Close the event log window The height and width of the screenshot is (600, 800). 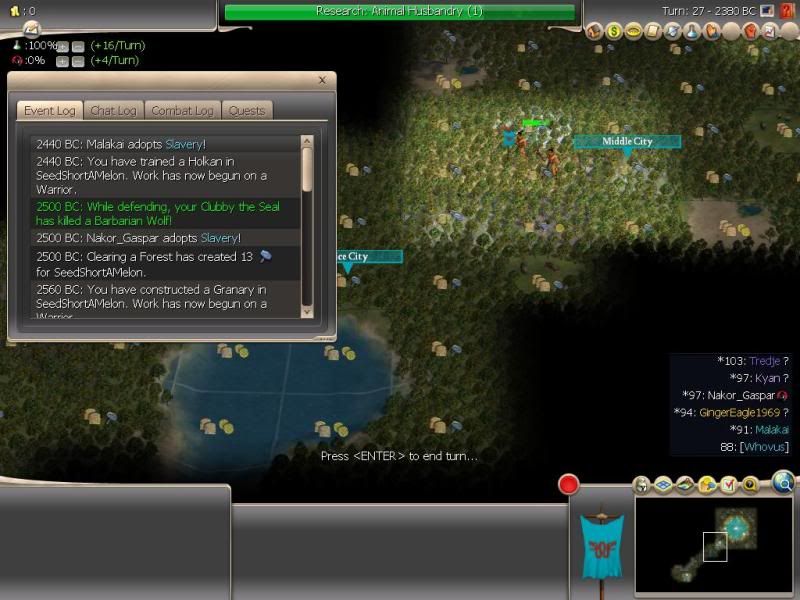click(x=321, y=81)
